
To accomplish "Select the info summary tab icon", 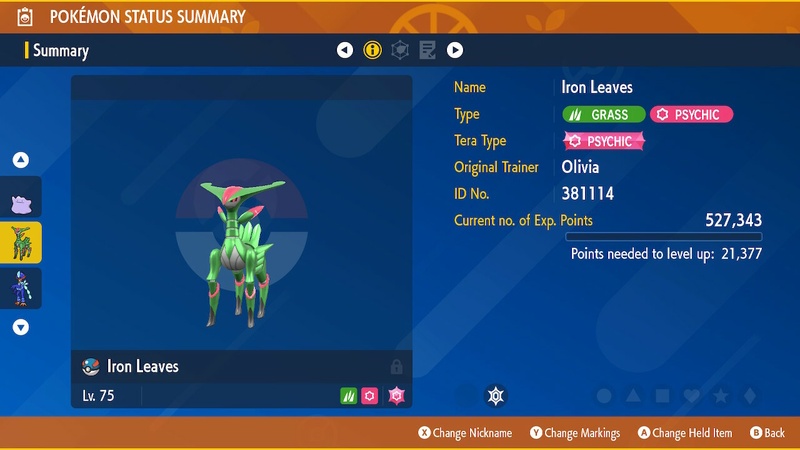I will pyautogui.click(x=373, y=50).
